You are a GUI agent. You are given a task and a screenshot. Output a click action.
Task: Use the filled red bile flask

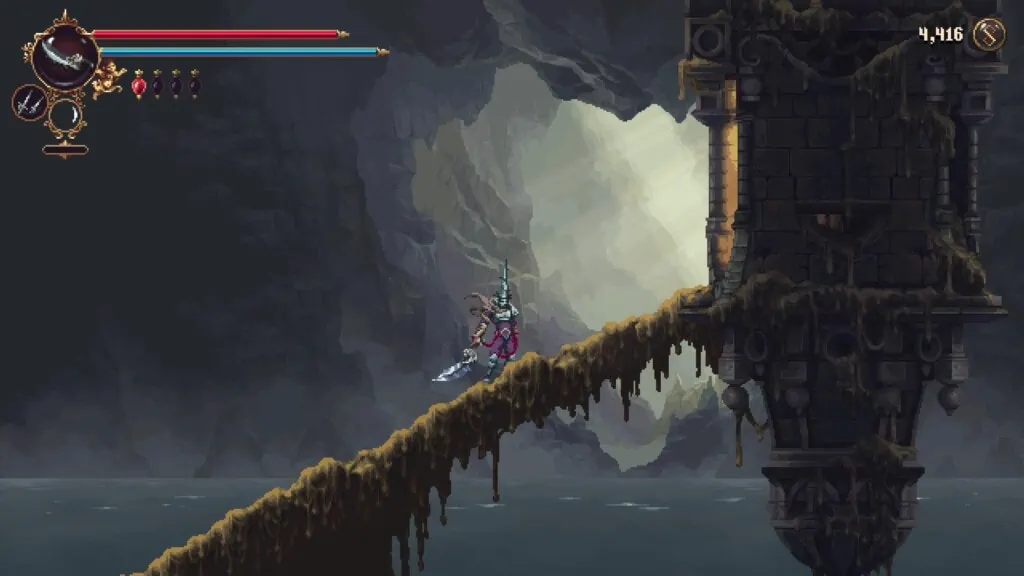(x=138, y=85)
